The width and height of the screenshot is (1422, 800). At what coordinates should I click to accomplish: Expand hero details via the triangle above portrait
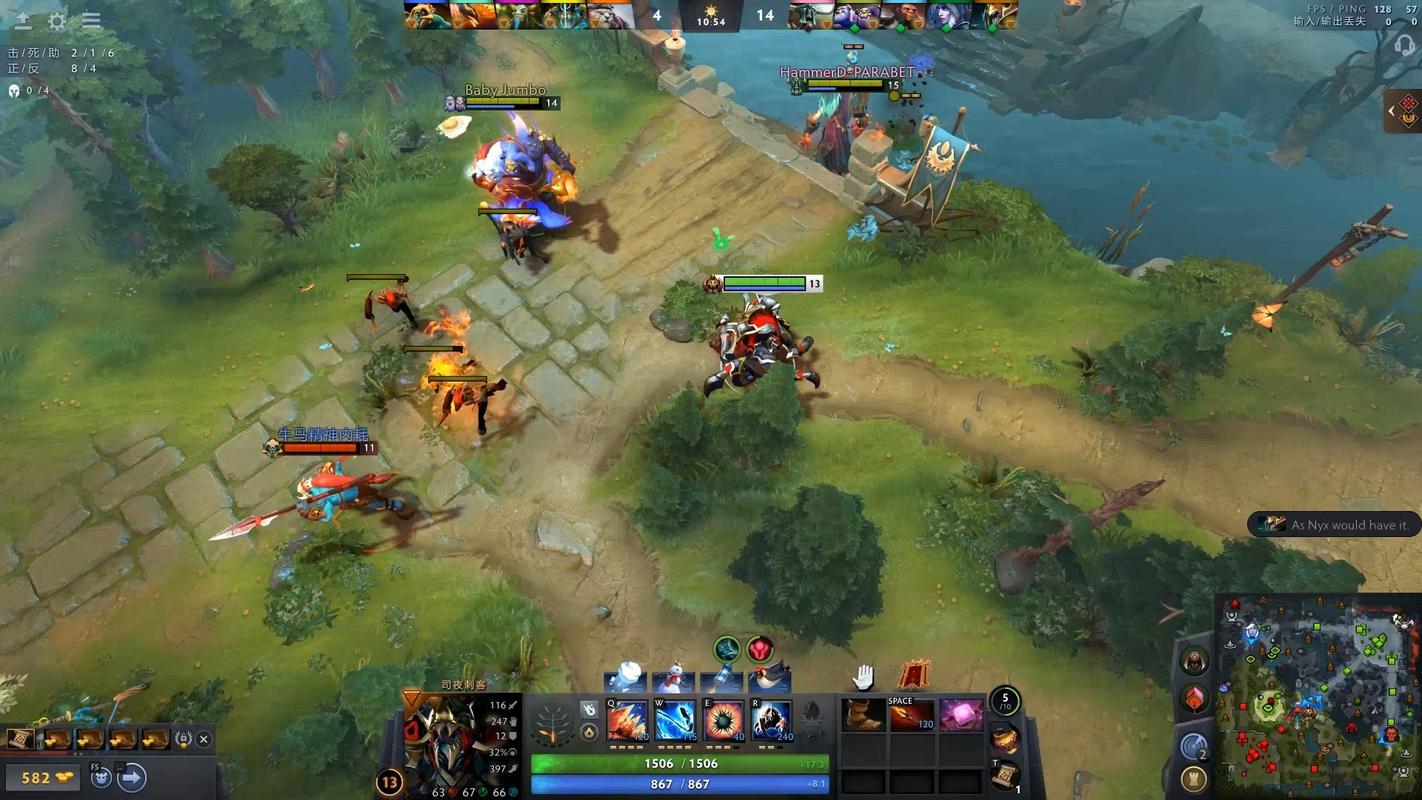pyautogui.click(x=410, y=697)
